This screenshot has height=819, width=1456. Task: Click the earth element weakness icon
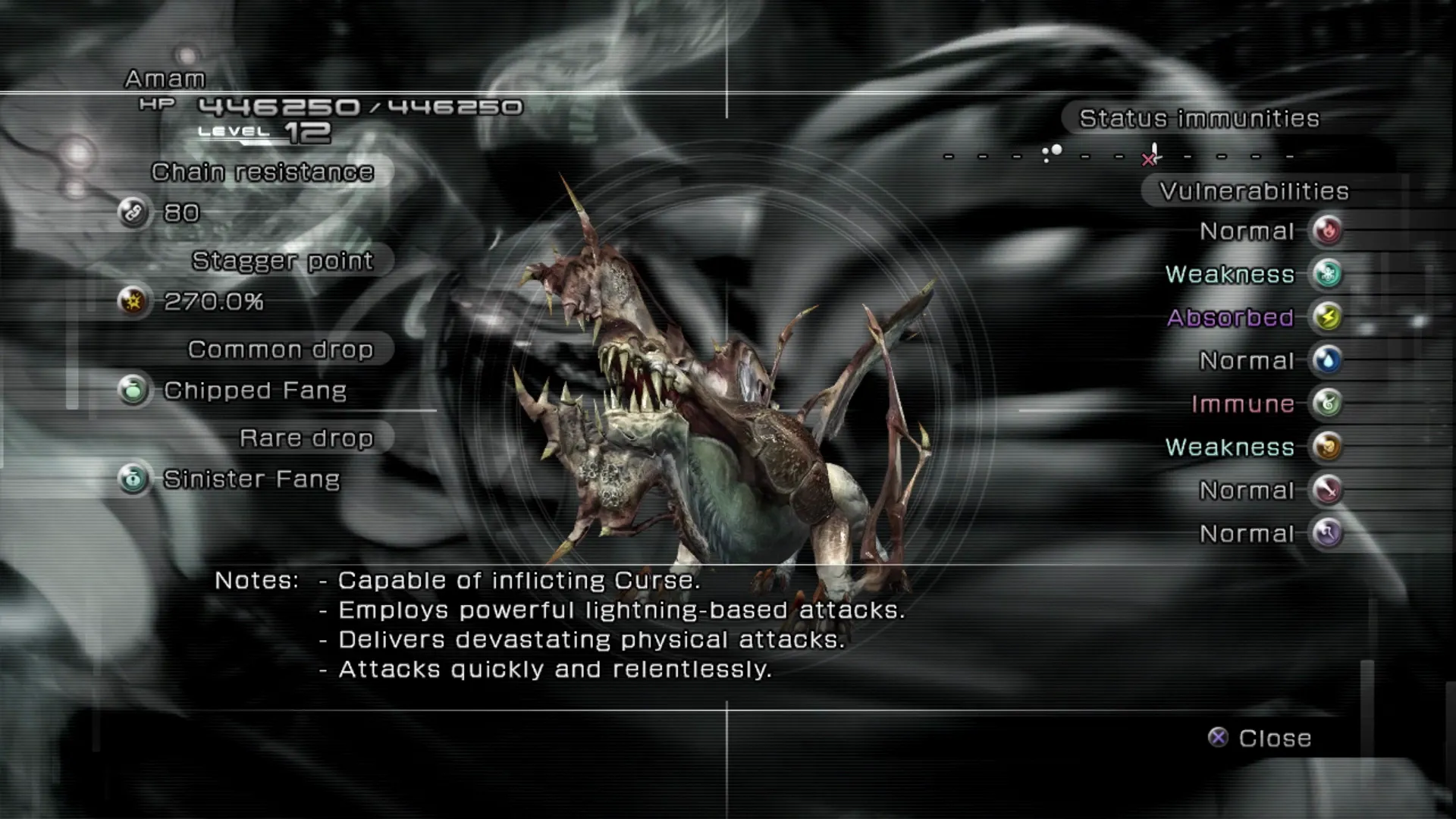1327,447
